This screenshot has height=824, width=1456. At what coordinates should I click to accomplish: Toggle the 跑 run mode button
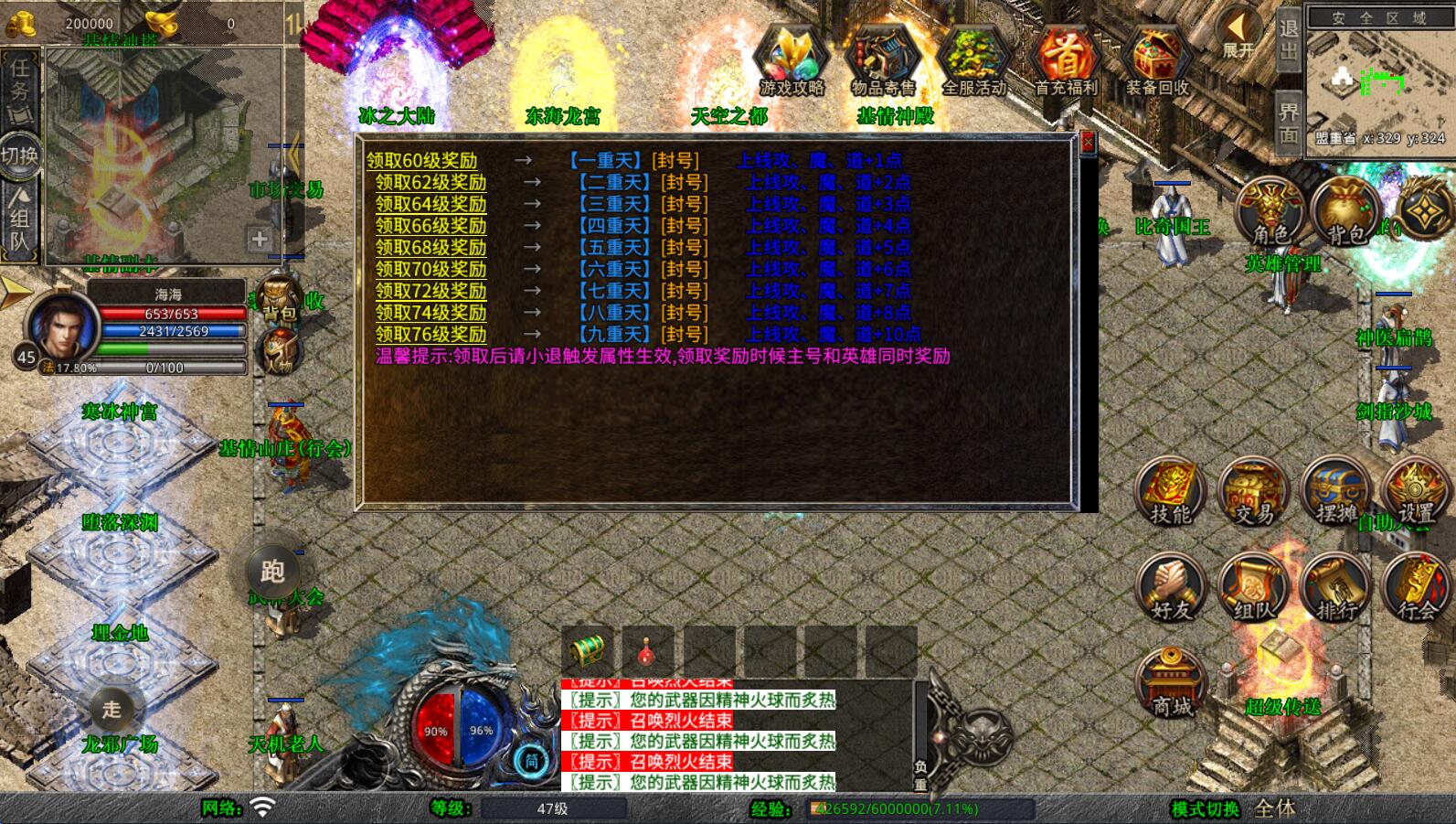(x=272, y=571)
